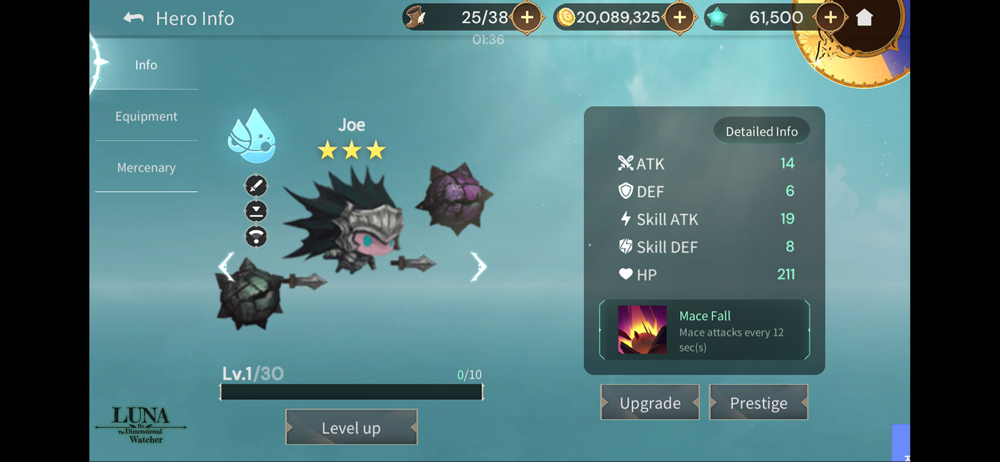Viewport: 1000px width, 462px height.
Task: Select the sword icon beside the hero
Action: click(256, 186)
